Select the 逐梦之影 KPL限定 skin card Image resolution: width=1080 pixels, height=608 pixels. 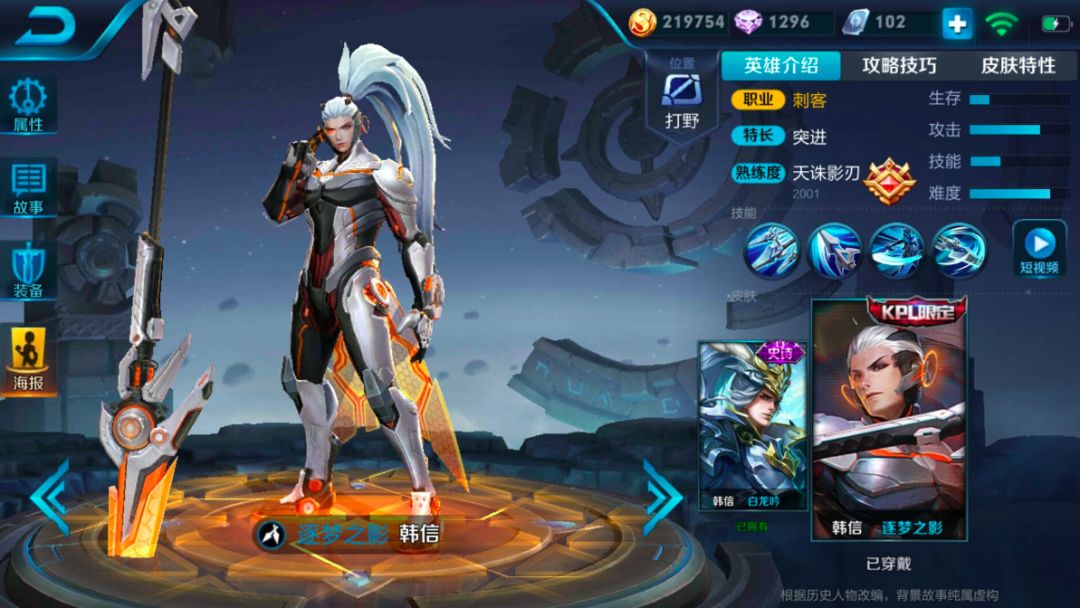889,420
